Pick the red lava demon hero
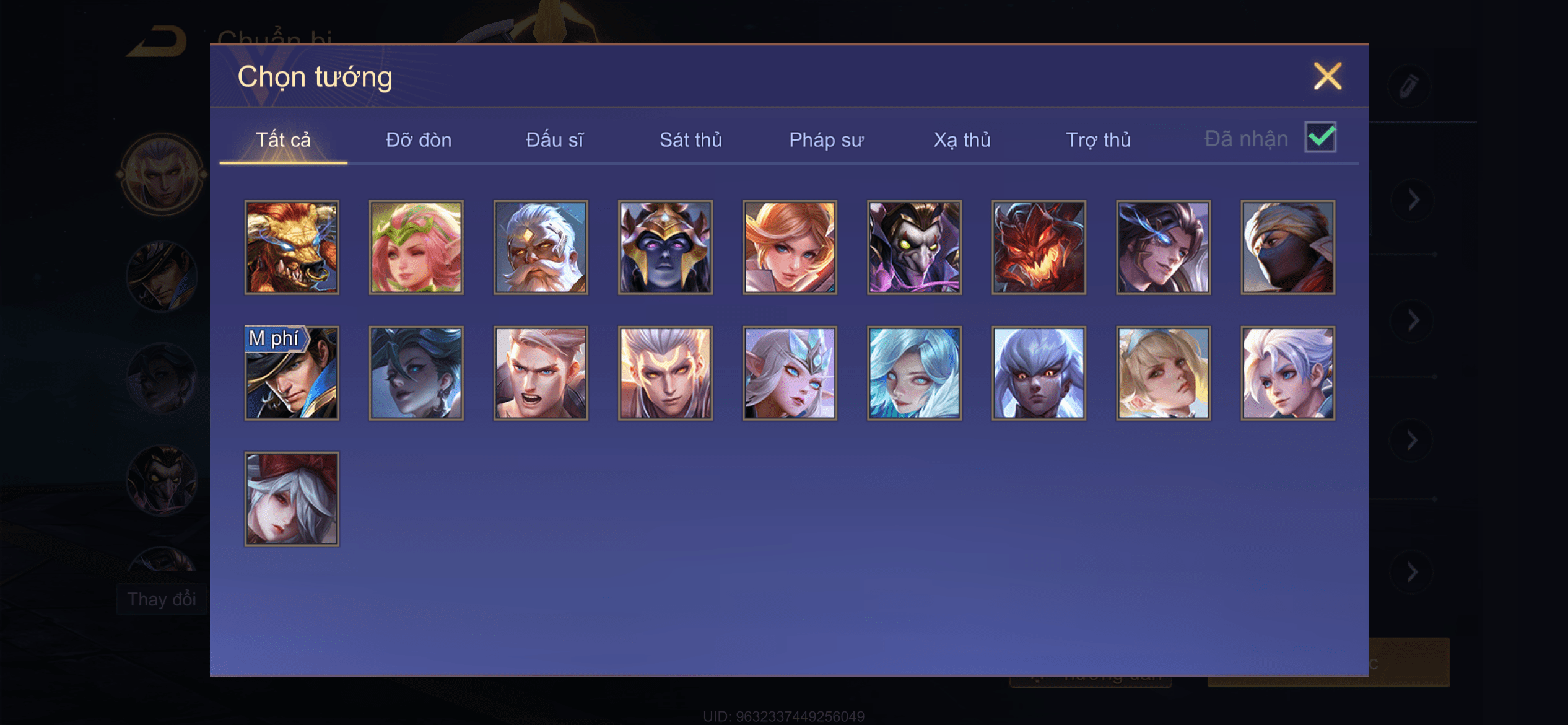Viewport: 1568px width, 725px height. [x=1039, y=247]
